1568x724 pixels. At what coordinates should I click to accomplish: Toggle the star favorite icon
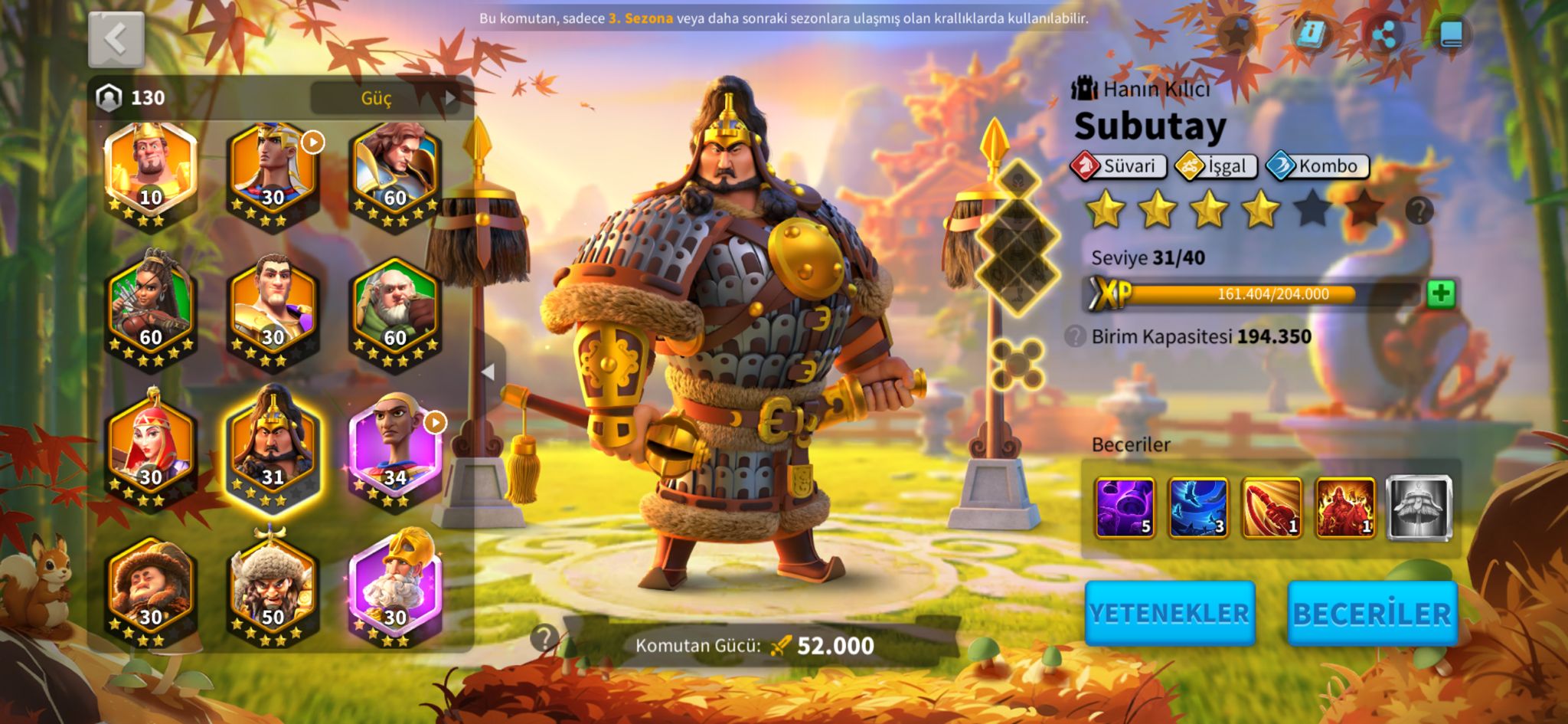click(1236, 34)
